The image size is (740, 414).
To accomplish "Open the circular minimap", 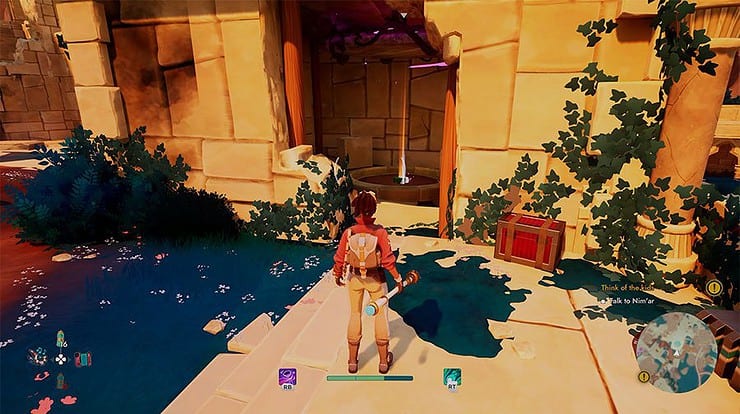I will [x=677, y=351].
